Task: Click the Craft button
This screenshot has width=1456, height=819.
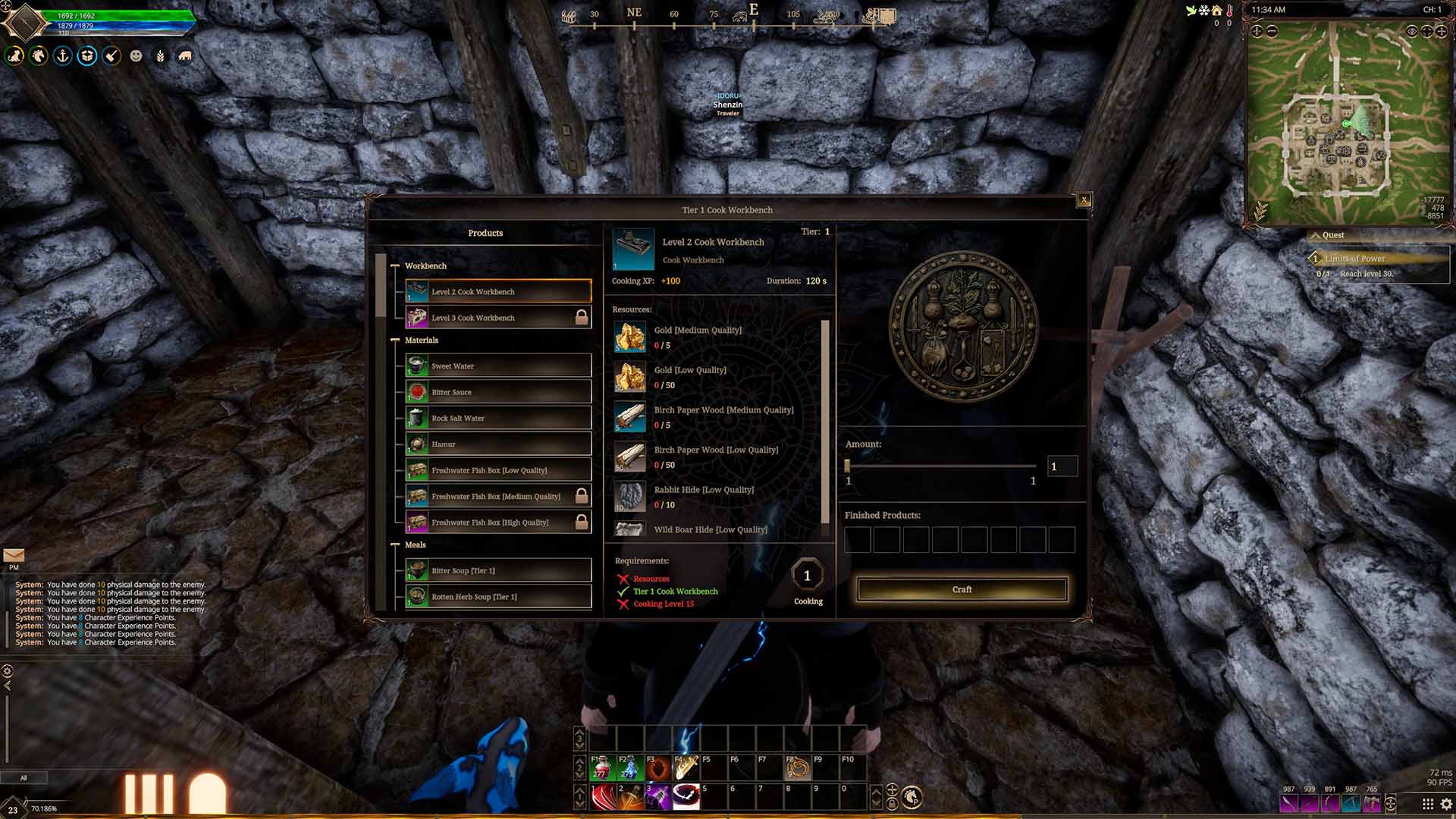Action: pos(962,589)
